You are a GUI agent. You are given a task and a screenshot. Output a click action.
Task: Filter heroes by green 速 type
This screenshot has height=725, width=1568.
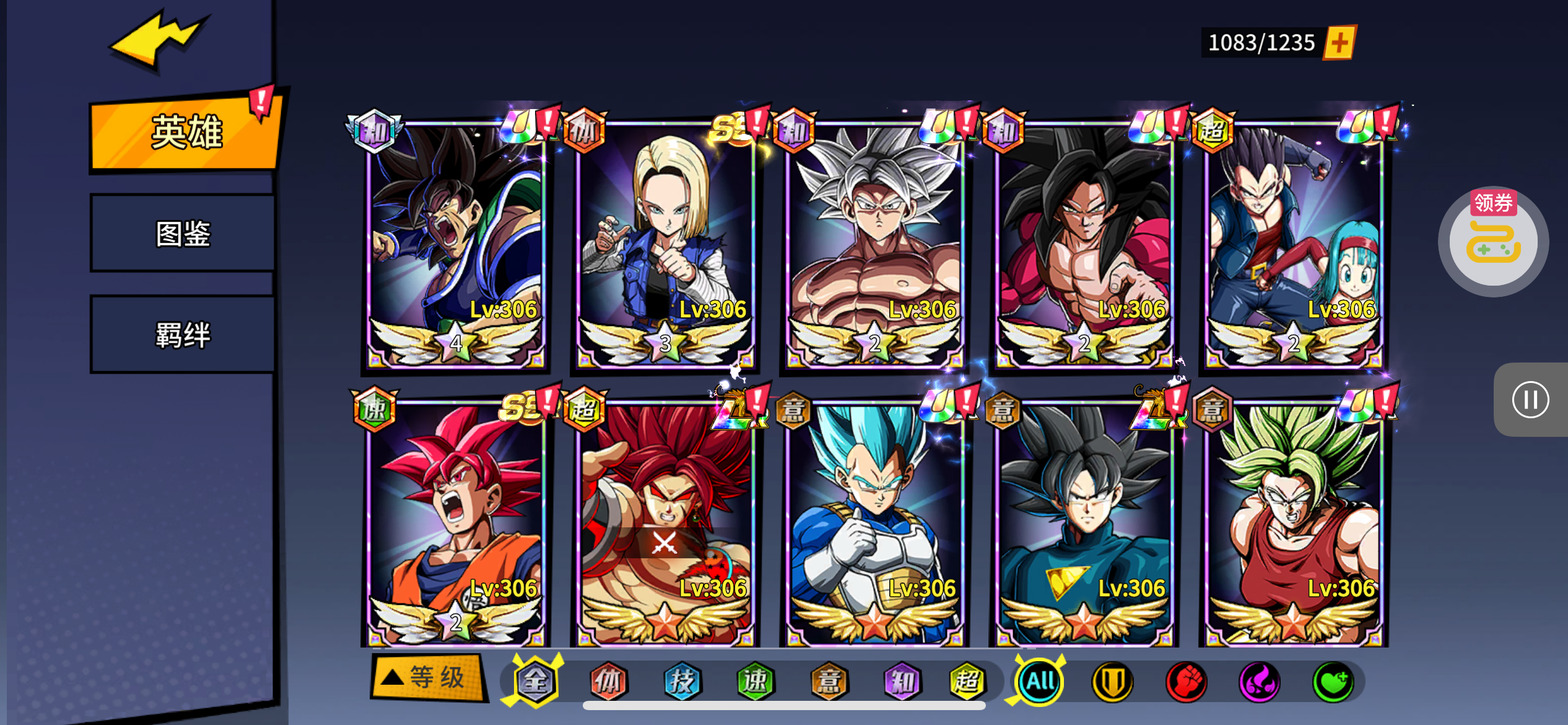click(x=756, y=682)
